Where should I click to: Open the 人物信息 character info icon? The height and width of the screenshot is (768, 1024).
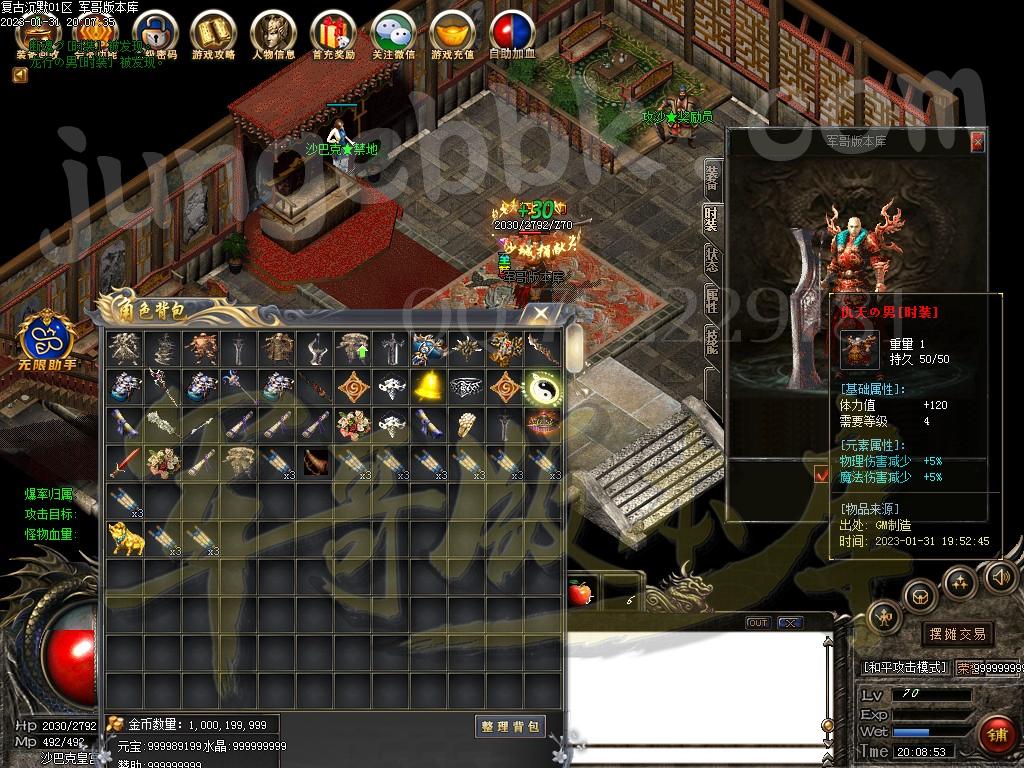273,33
